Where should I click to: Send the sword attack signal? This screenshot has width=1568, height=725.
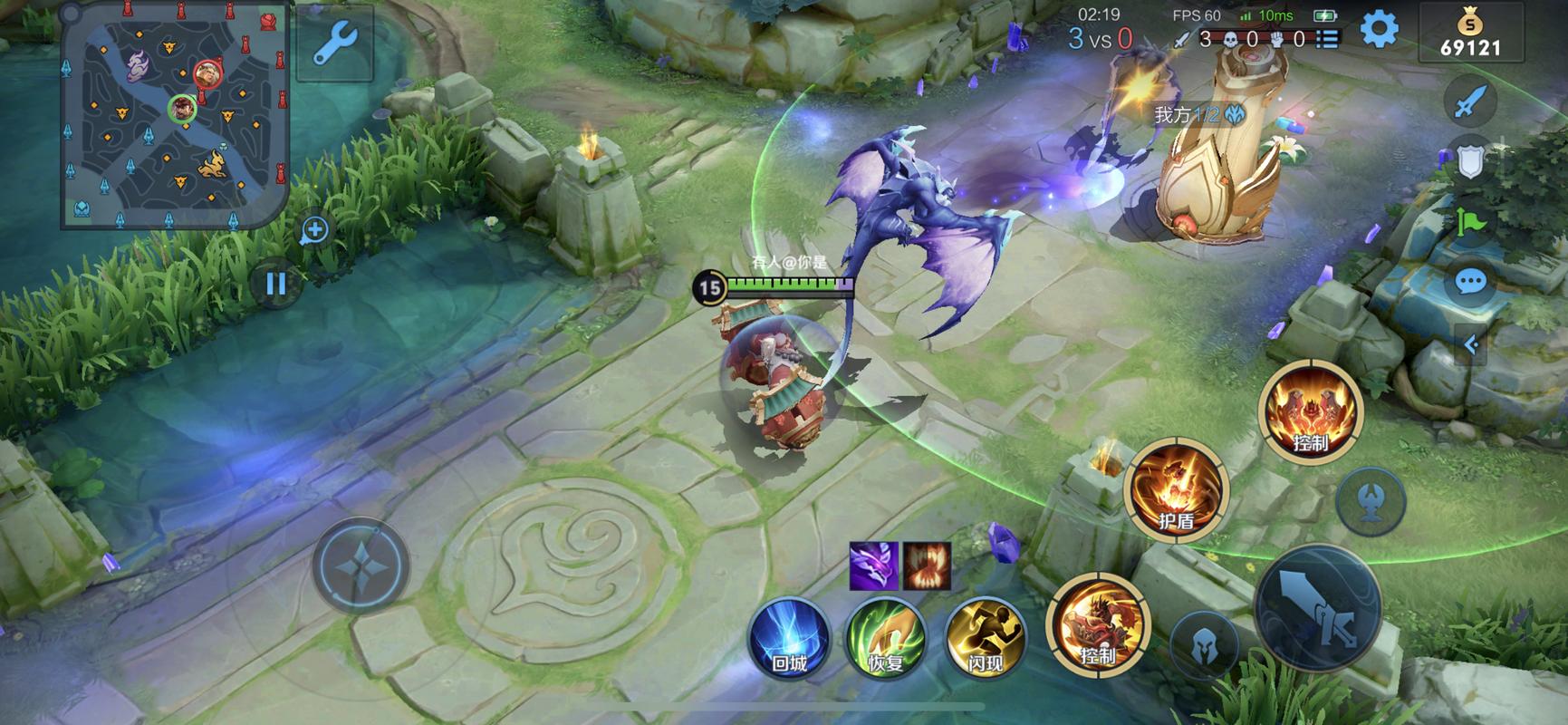[1469, 101]
